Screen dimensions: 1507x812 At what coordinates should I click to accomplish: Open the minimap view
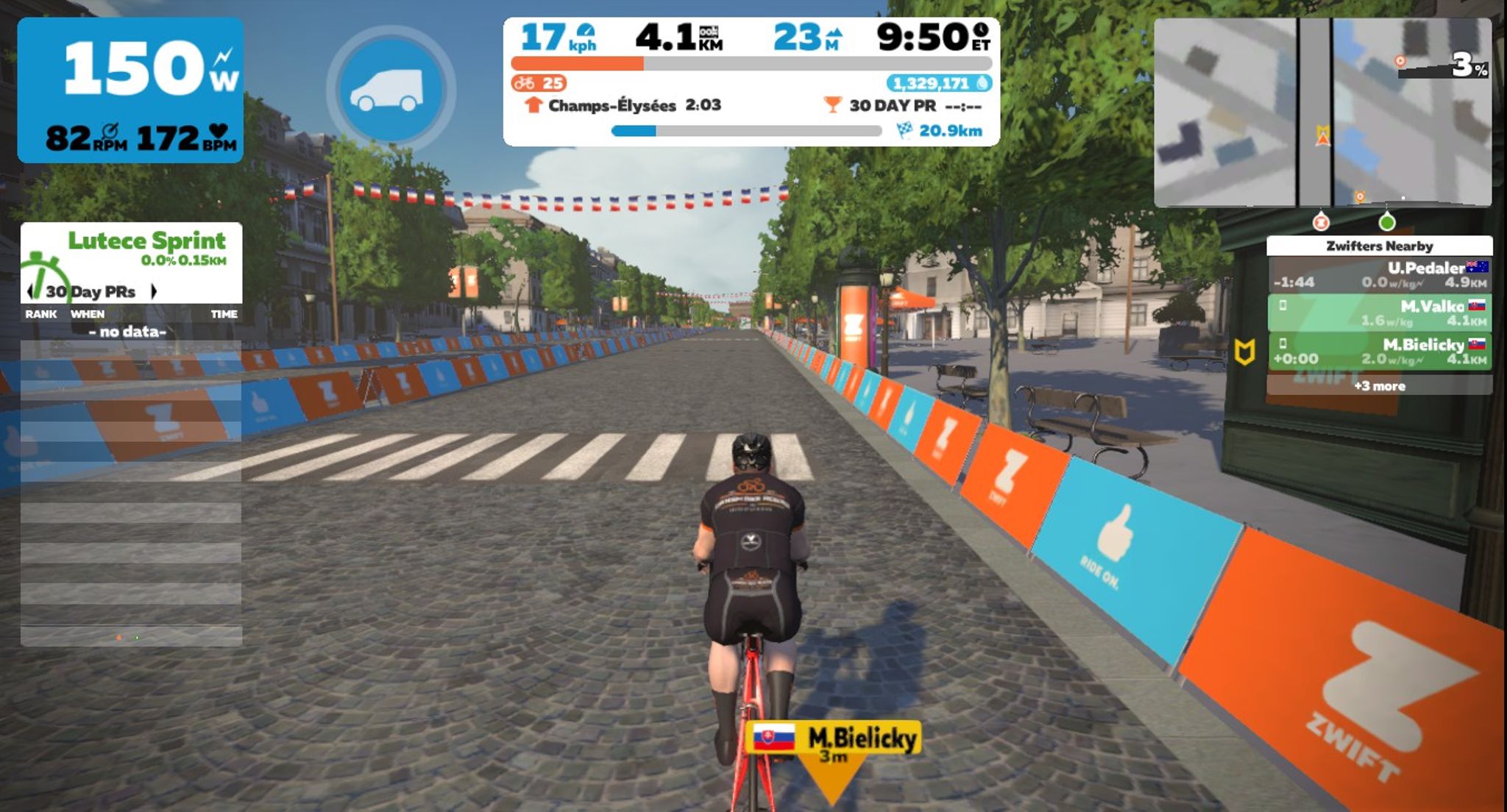[1322, 112]
